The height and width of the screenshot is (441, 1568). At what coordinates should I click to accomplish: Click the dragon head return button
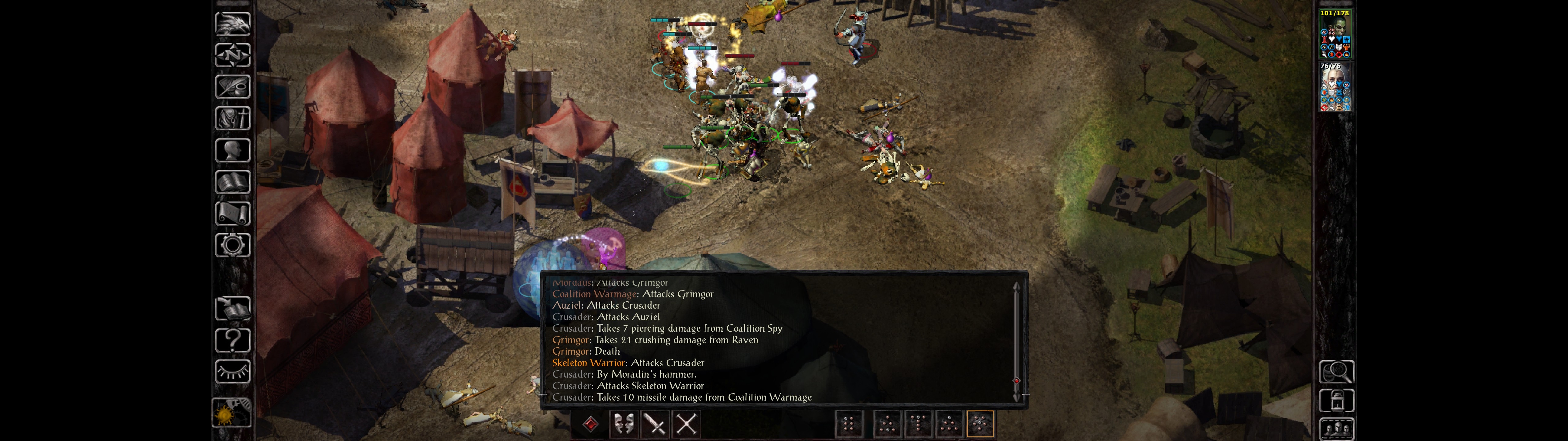click(x=232, y=24)
